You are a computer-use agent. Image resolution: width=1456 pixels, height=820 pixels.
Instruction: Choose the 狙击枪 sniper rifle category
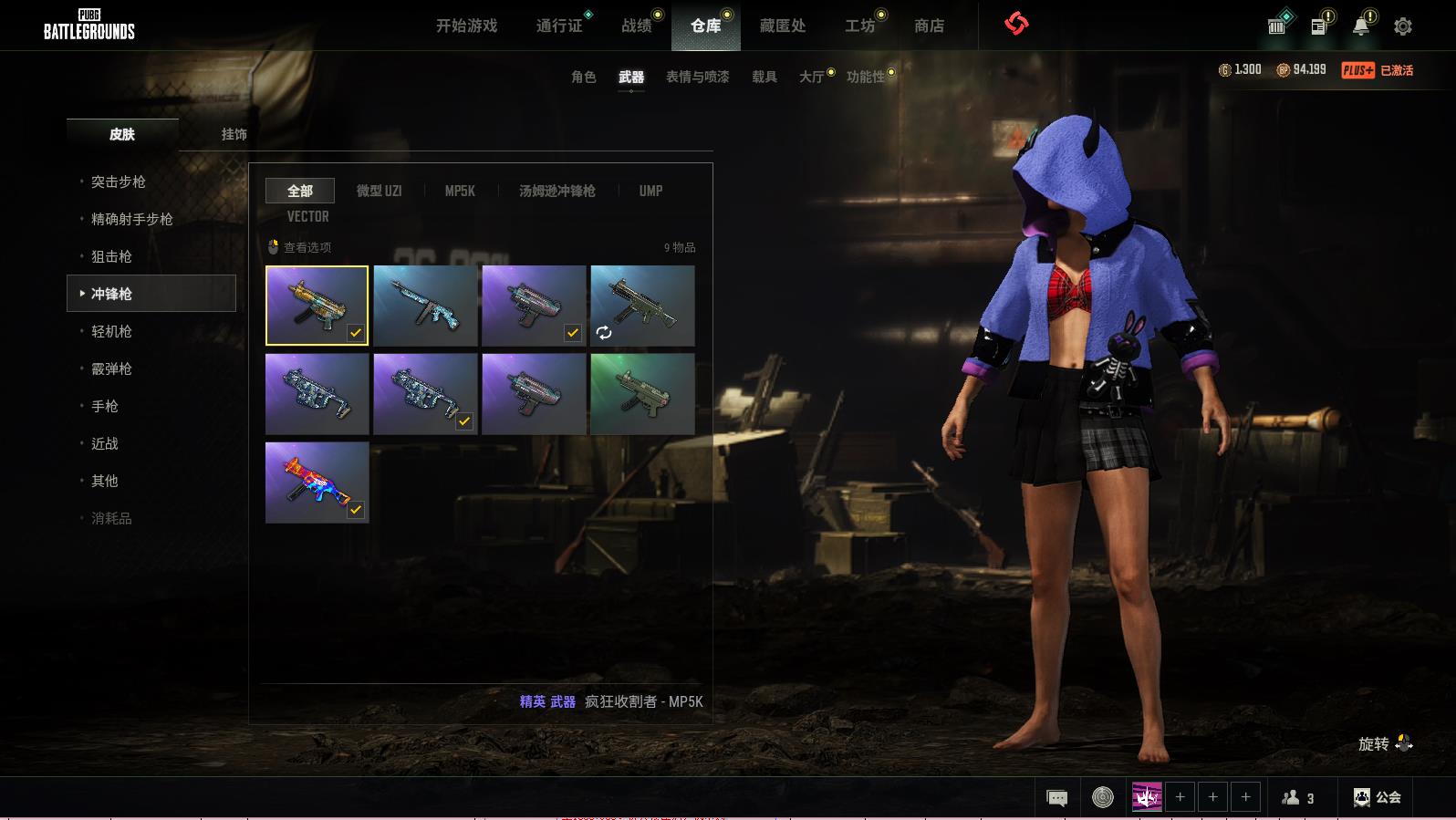click(111, 256)
